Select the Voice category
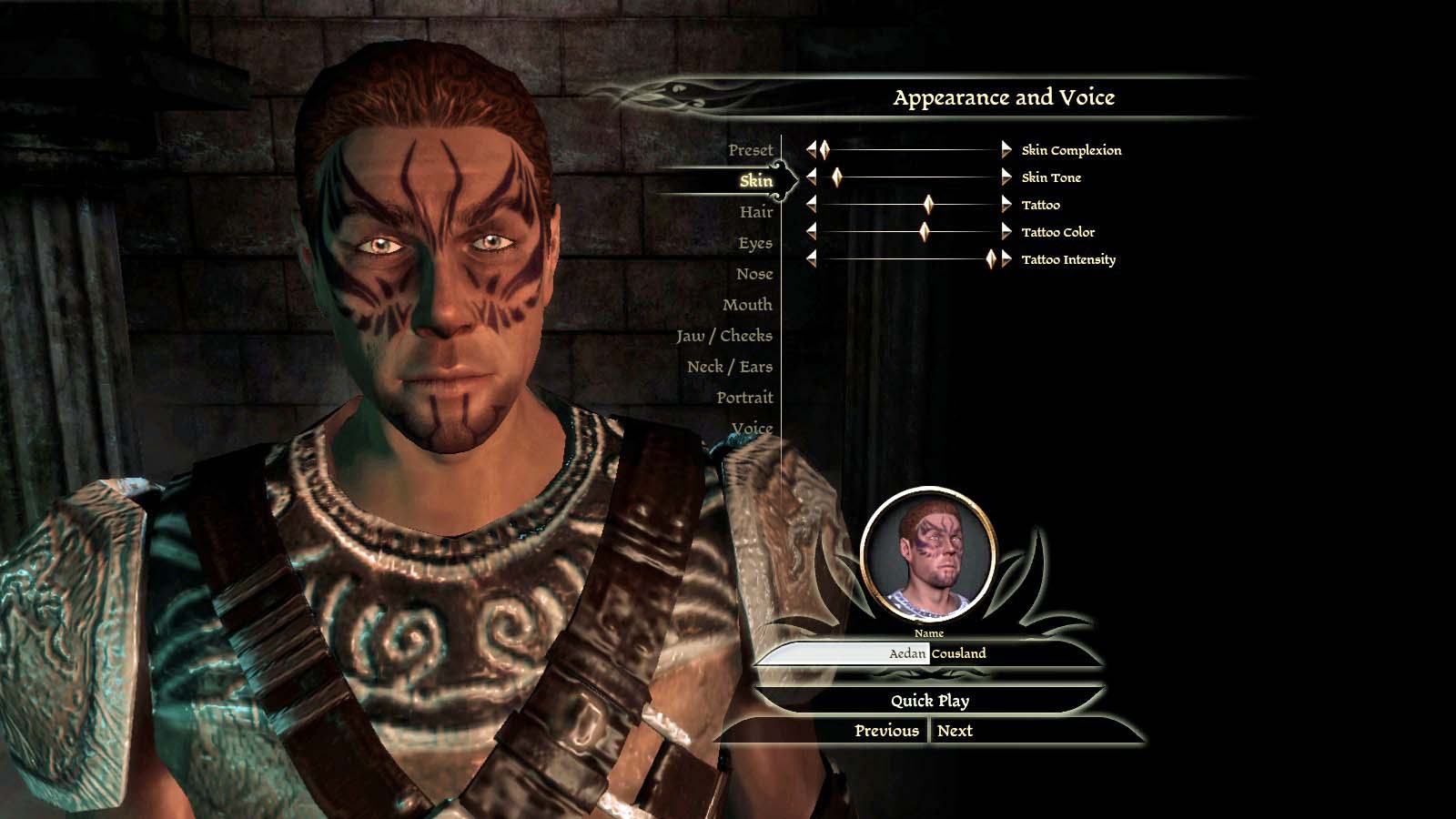This screenshot has width=1456, height=819. click(x=752, y=428)
